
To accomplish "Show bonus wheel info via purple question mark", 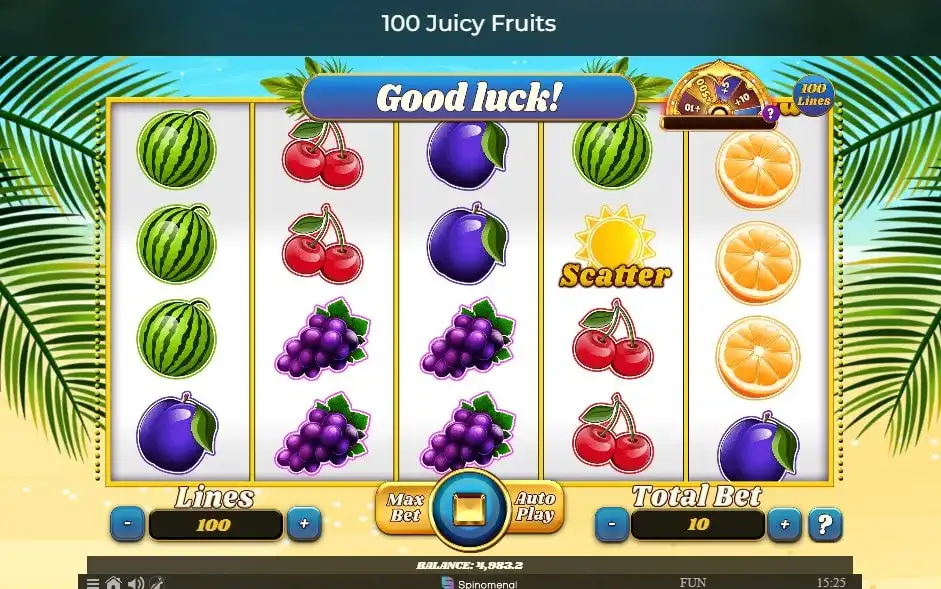I will (x=769, y=114).
